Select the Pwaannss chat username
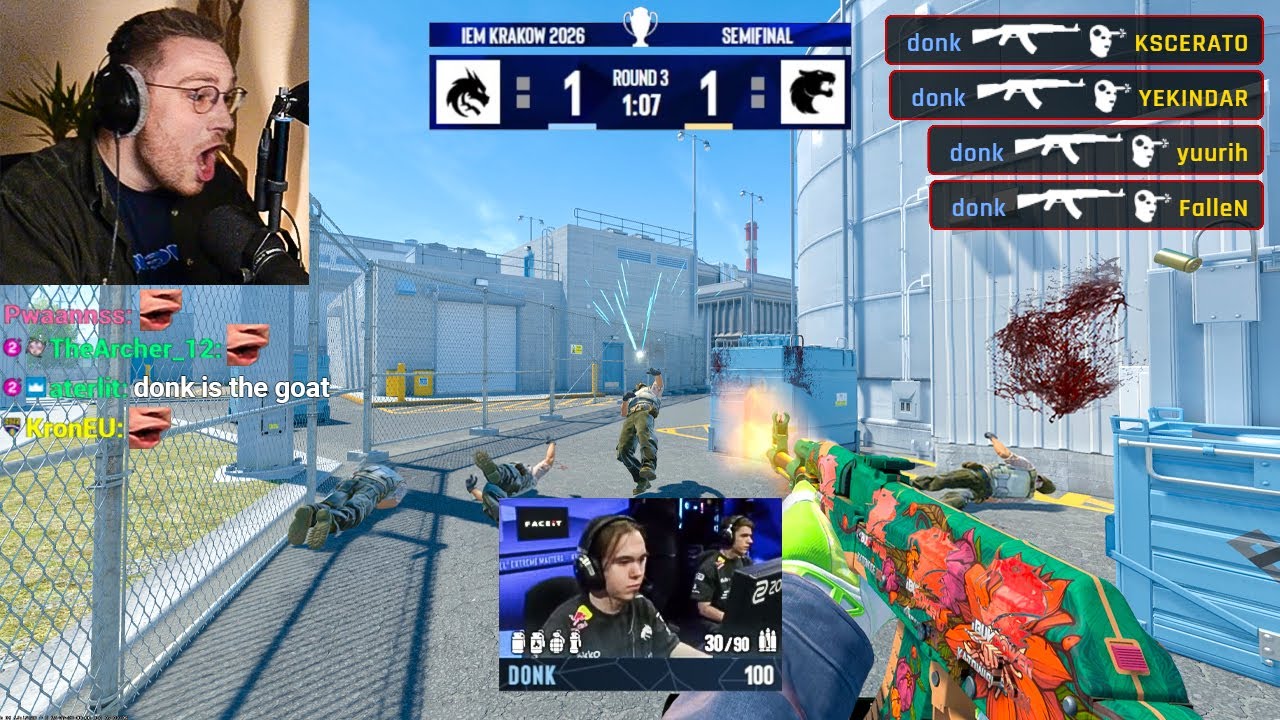1280x720 pixels. [x=64, y=314]
